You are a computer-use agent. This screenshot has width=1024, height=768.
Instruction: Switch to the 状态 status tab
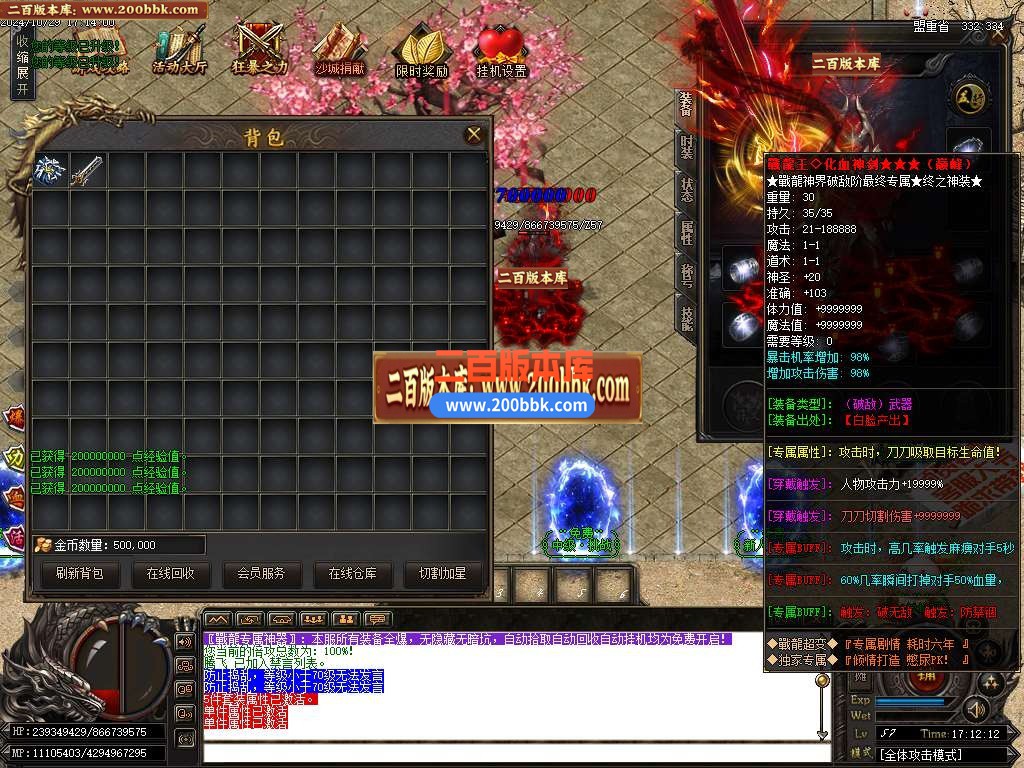686,190
